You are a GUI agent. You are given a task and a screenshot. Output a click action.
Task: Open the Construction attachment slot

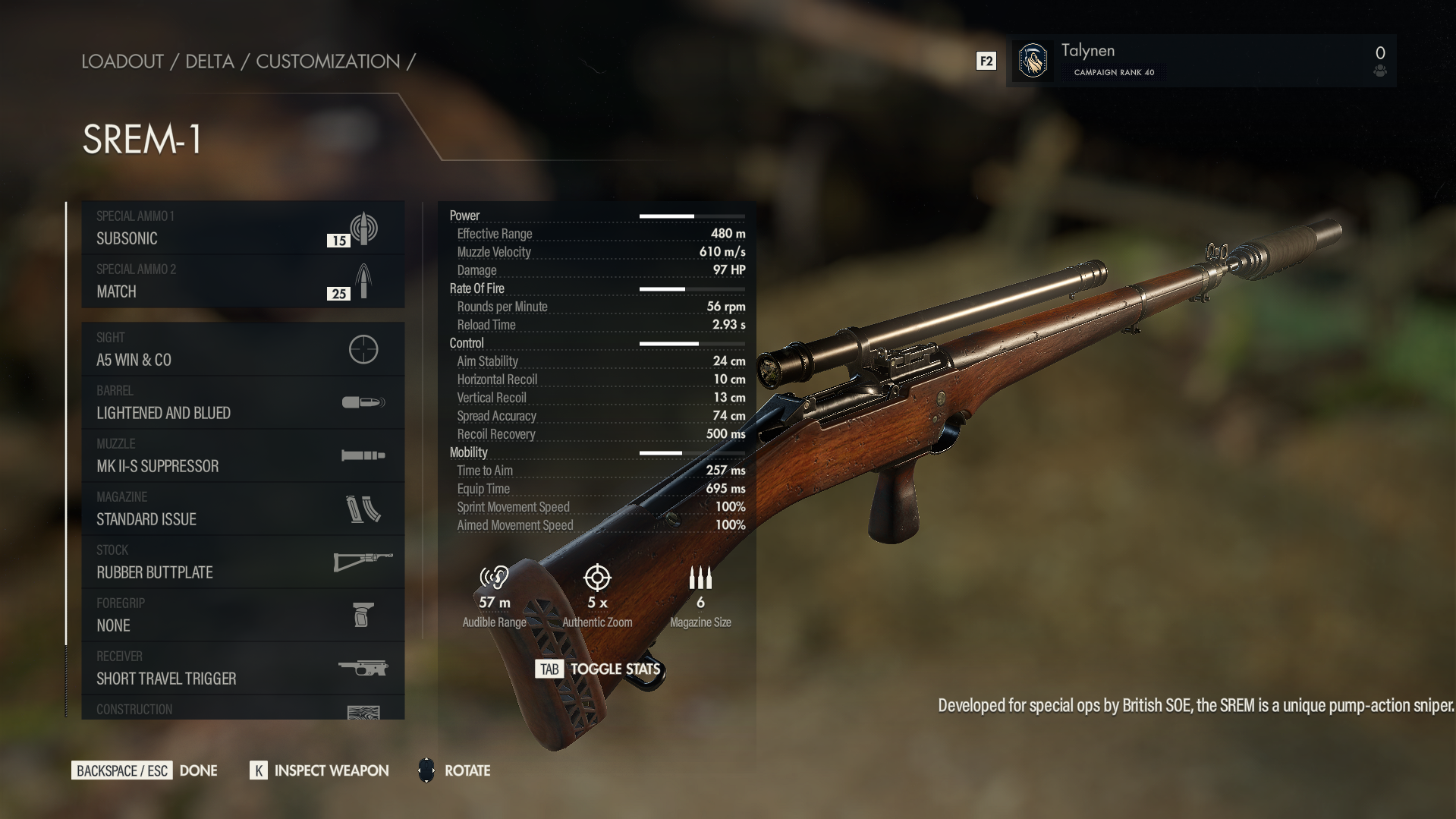243,709
